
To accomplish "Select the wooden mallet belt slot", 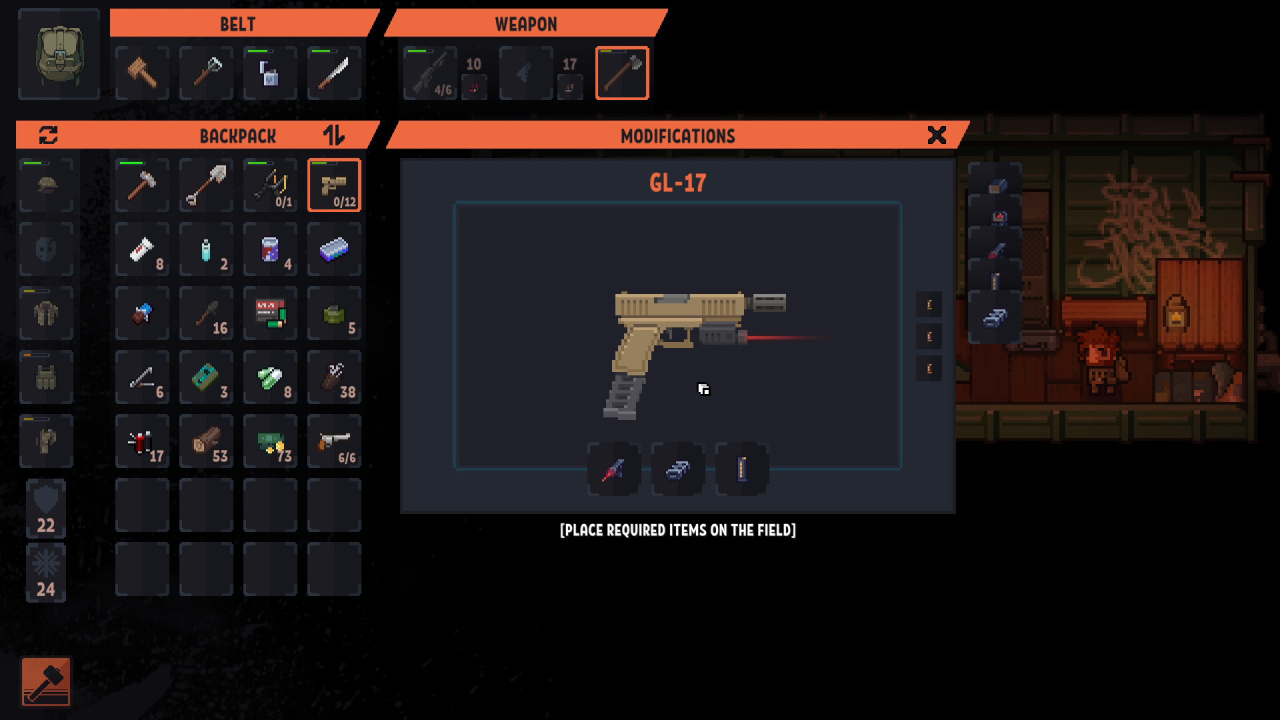I will pos(142,73).
